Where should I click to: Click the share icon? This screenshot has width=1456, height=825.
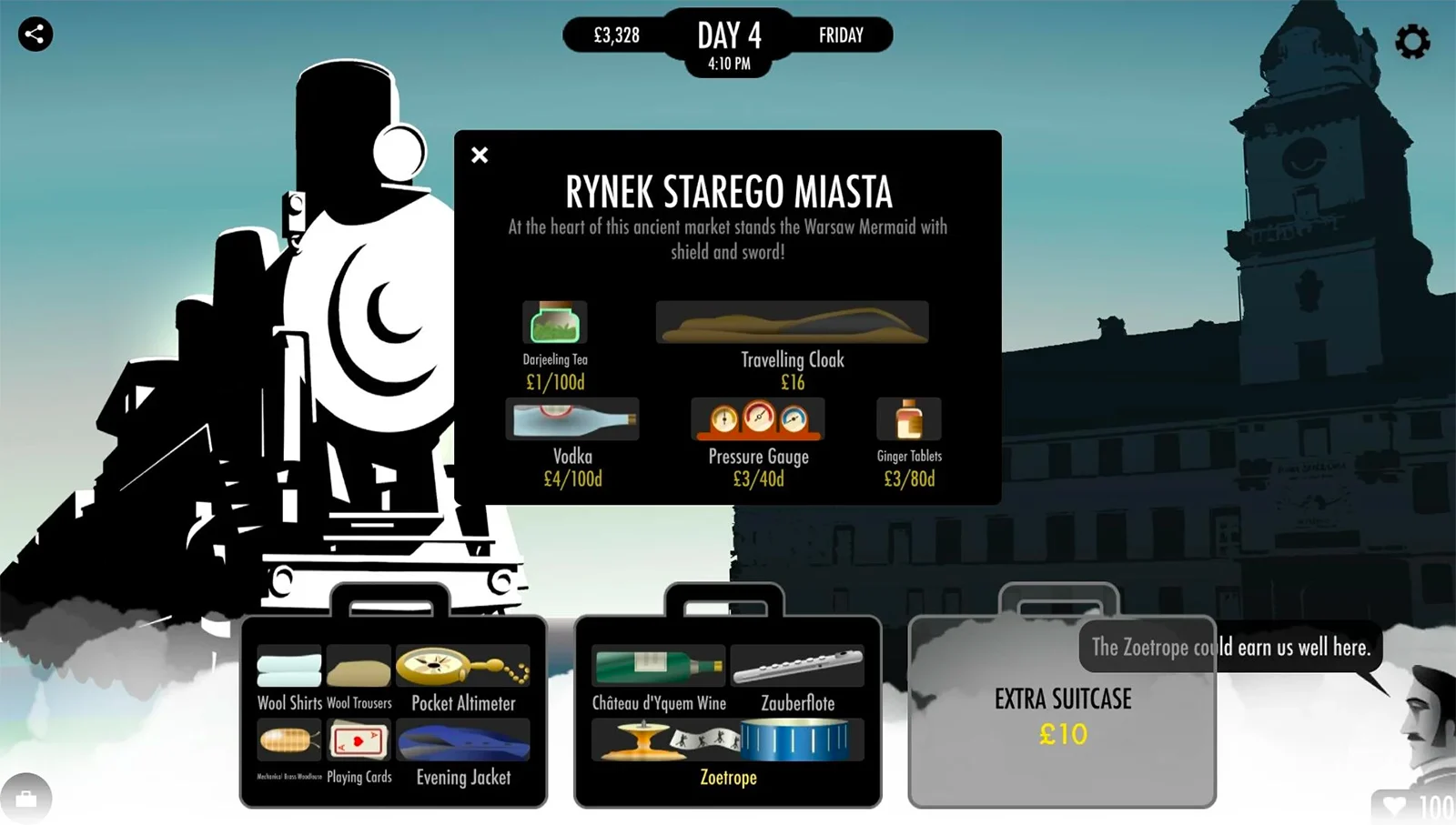35,35
